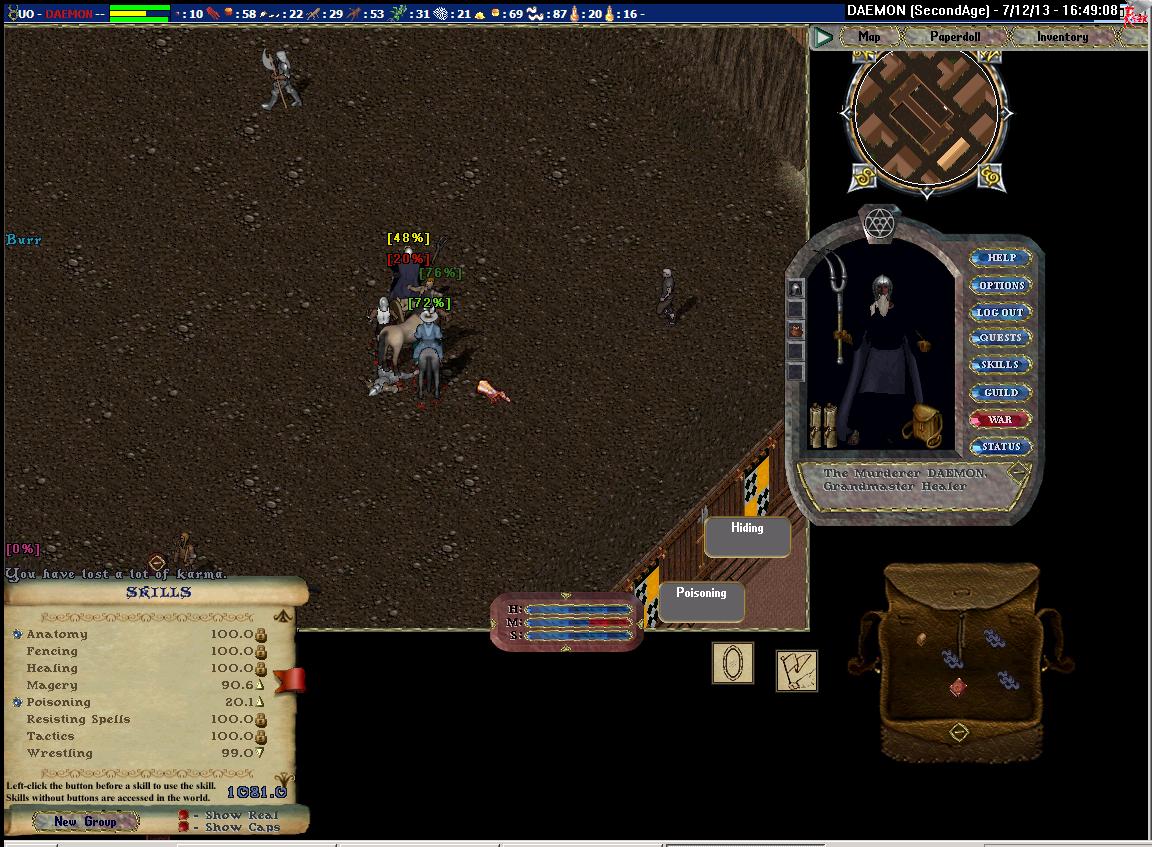Viewport: 1152px width, 847px height.
Task: Click New Group in skills window
Action: coord(85,822)
